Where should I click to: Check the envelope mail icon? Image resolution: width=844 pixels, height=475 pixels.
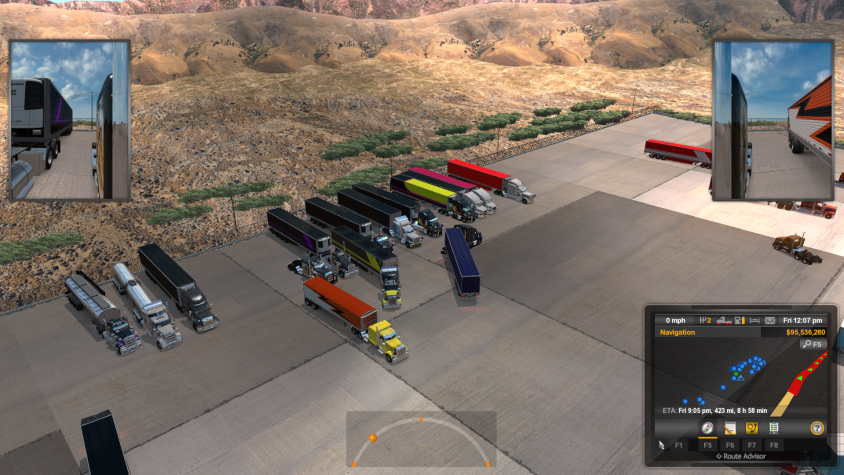click(x=770, y=320)
